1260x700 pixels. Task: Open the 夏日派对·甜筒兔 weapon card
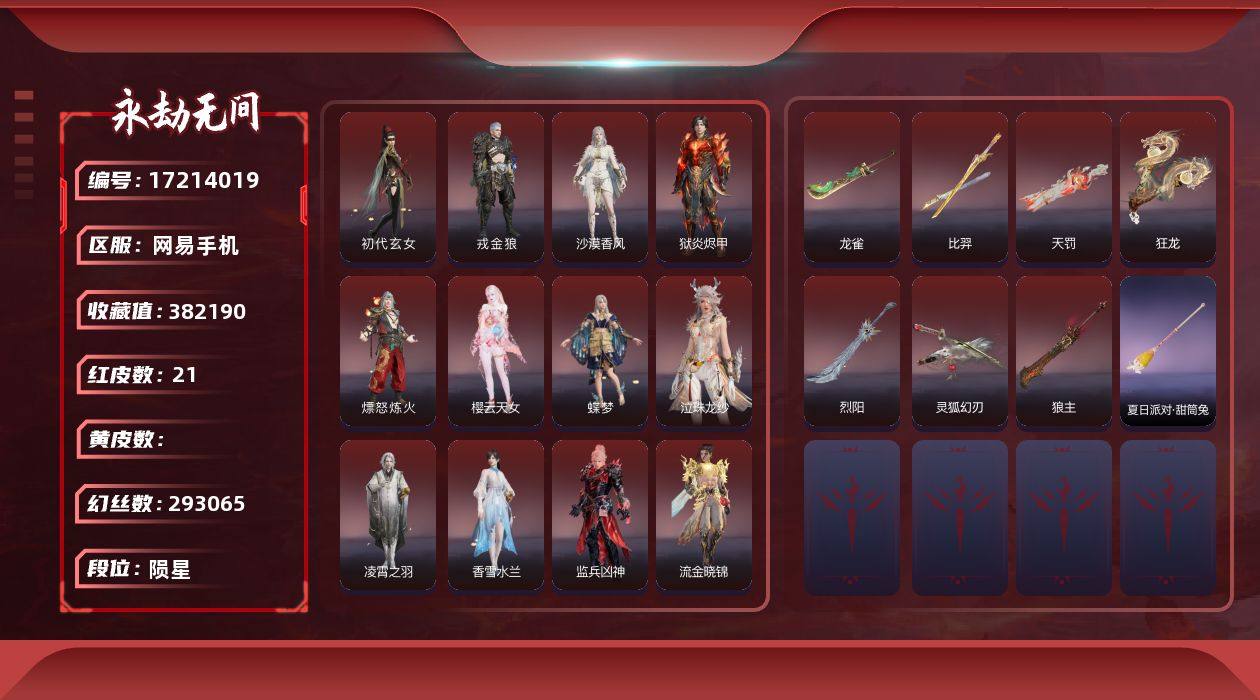pyautogui.click(x=1168, y=351)
